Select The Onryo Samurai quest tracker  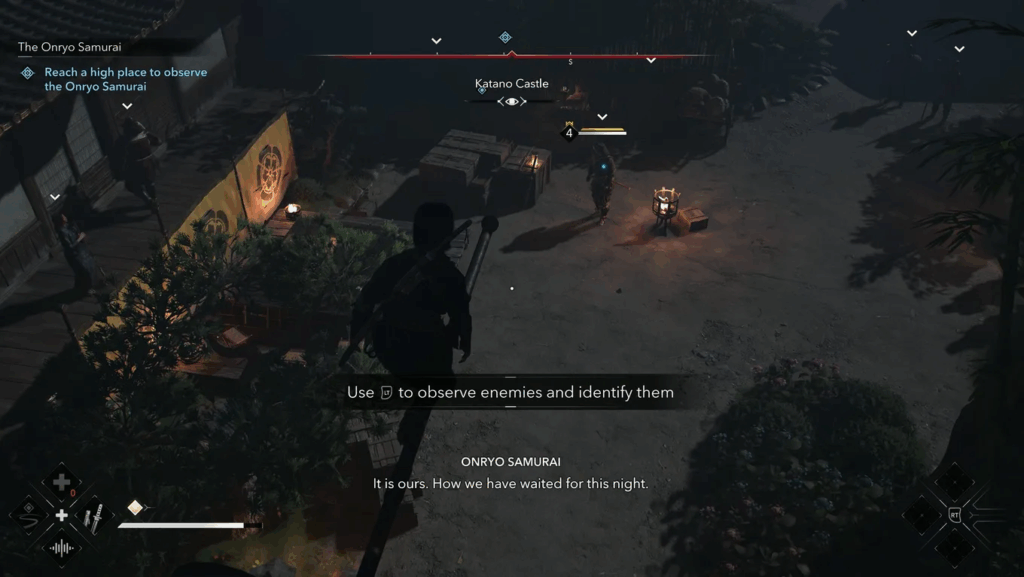coord(68,47)
